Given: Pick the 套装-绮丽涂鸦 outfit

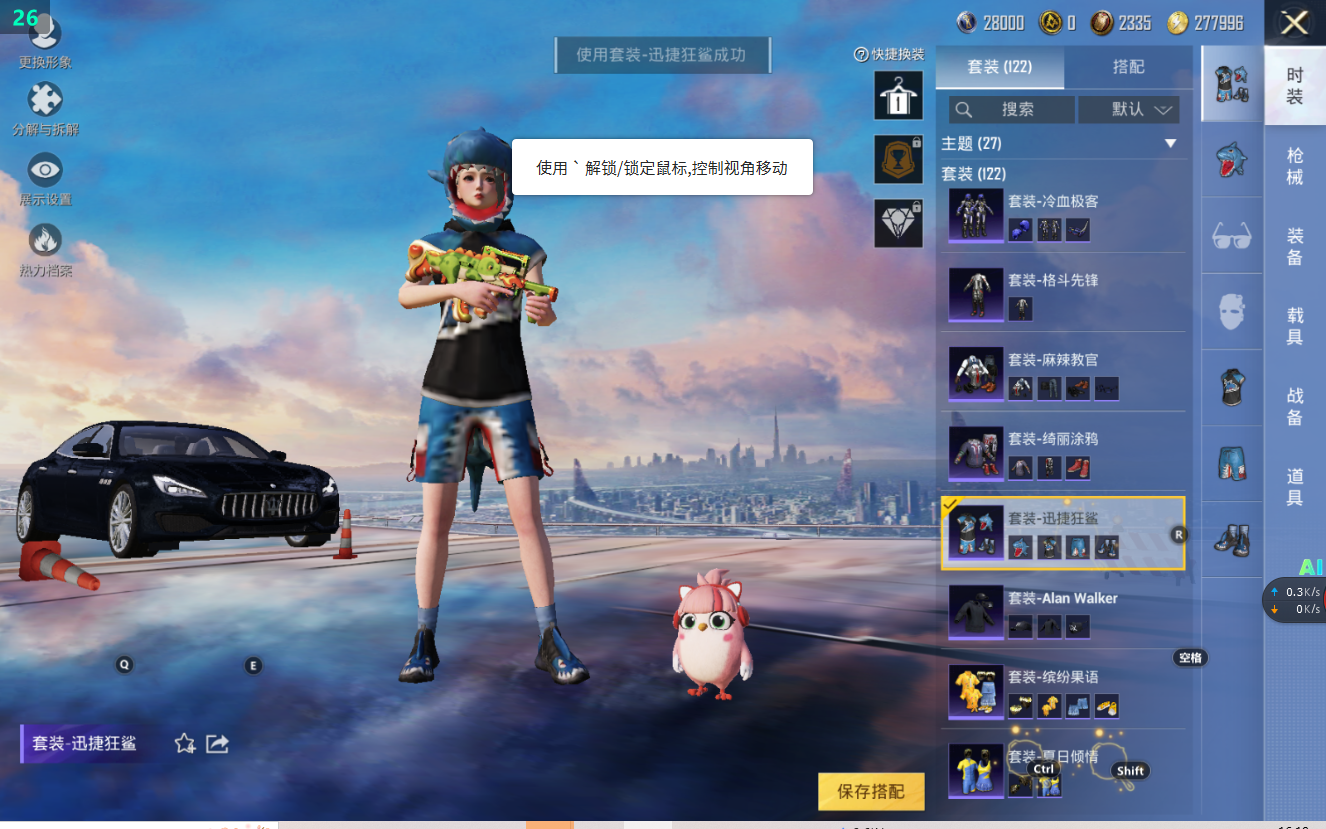Looking at the screenshot, I should [x=1062, y=452].
